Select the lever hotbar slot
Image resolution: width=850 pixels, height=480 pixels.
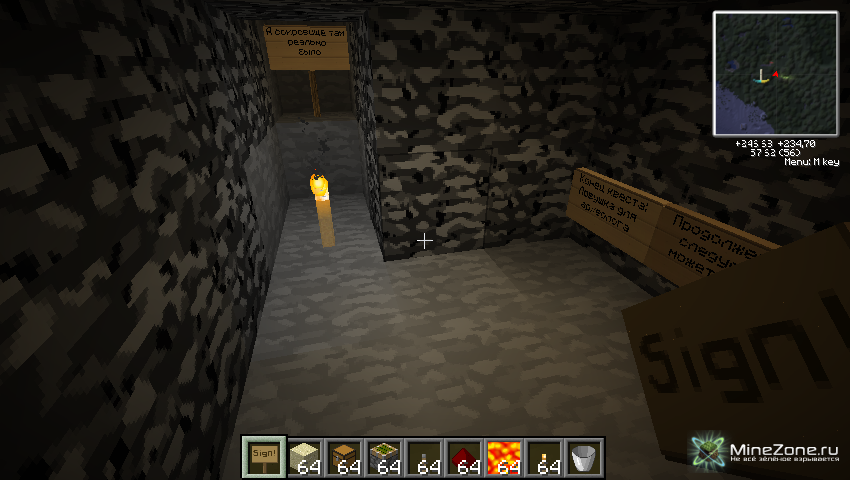coord(425,456)
